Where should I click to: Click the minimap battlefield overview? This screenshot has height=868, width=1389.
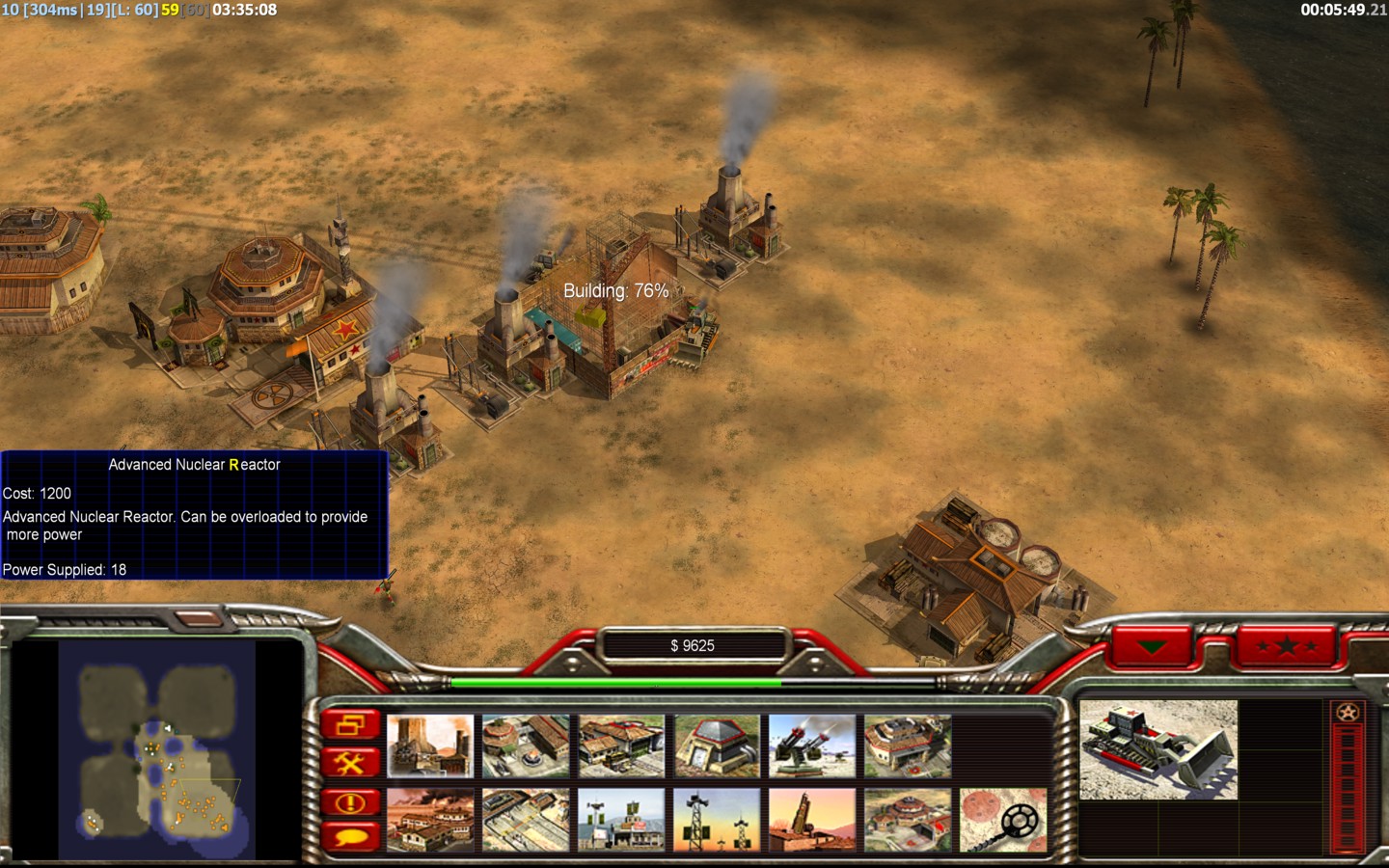click(157, 749)
